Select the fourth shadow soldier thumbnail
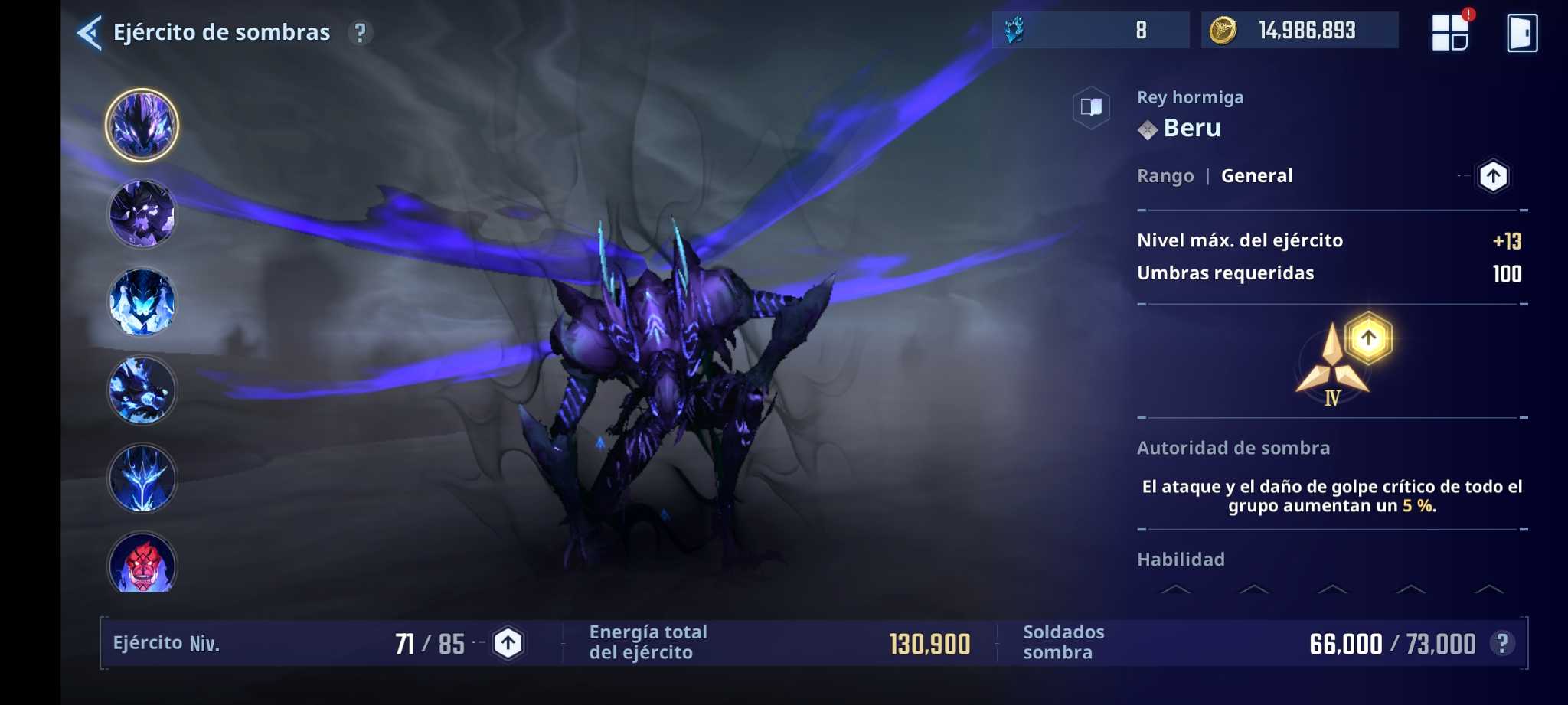 (143, 390)
